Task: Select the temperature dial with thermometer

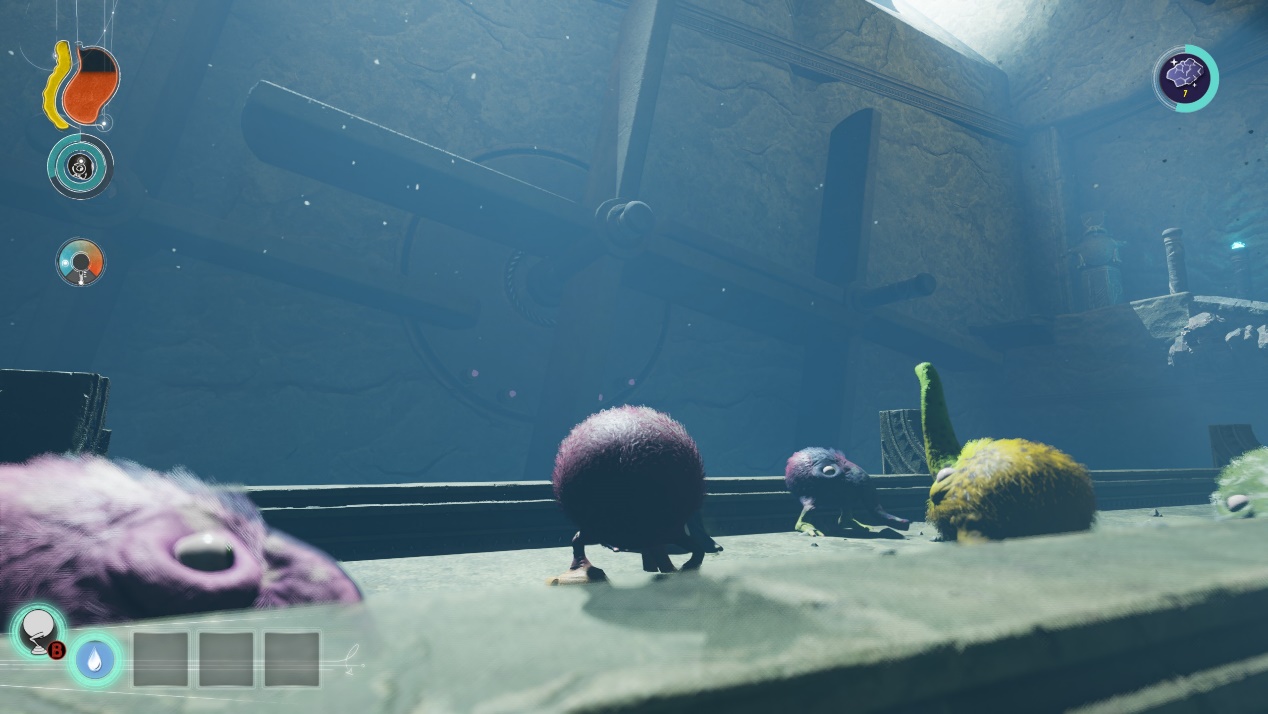Action: coord(80,262)
